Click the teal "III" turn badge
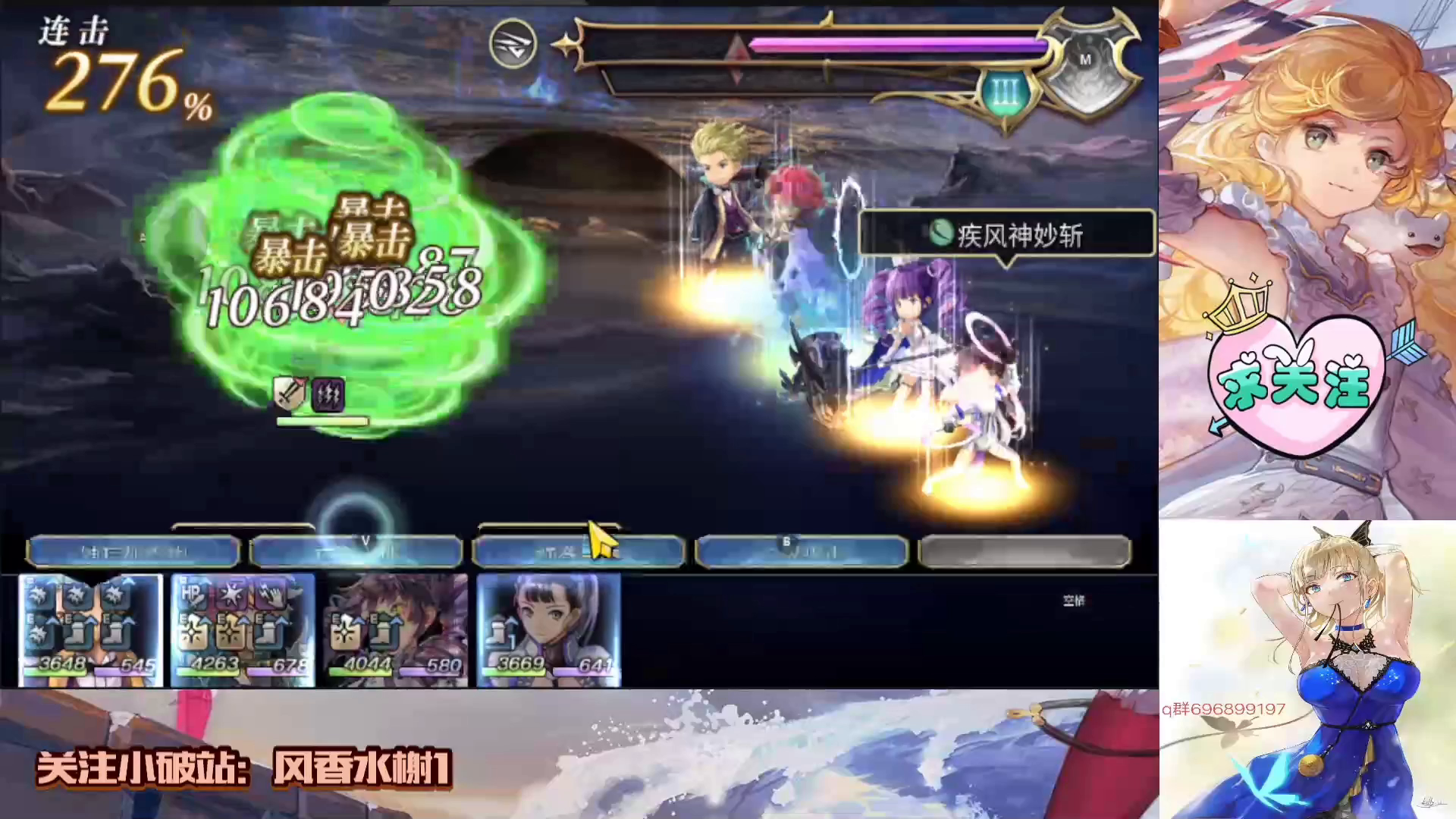Viewport: 1456px width, 819px height. [999, 91]
